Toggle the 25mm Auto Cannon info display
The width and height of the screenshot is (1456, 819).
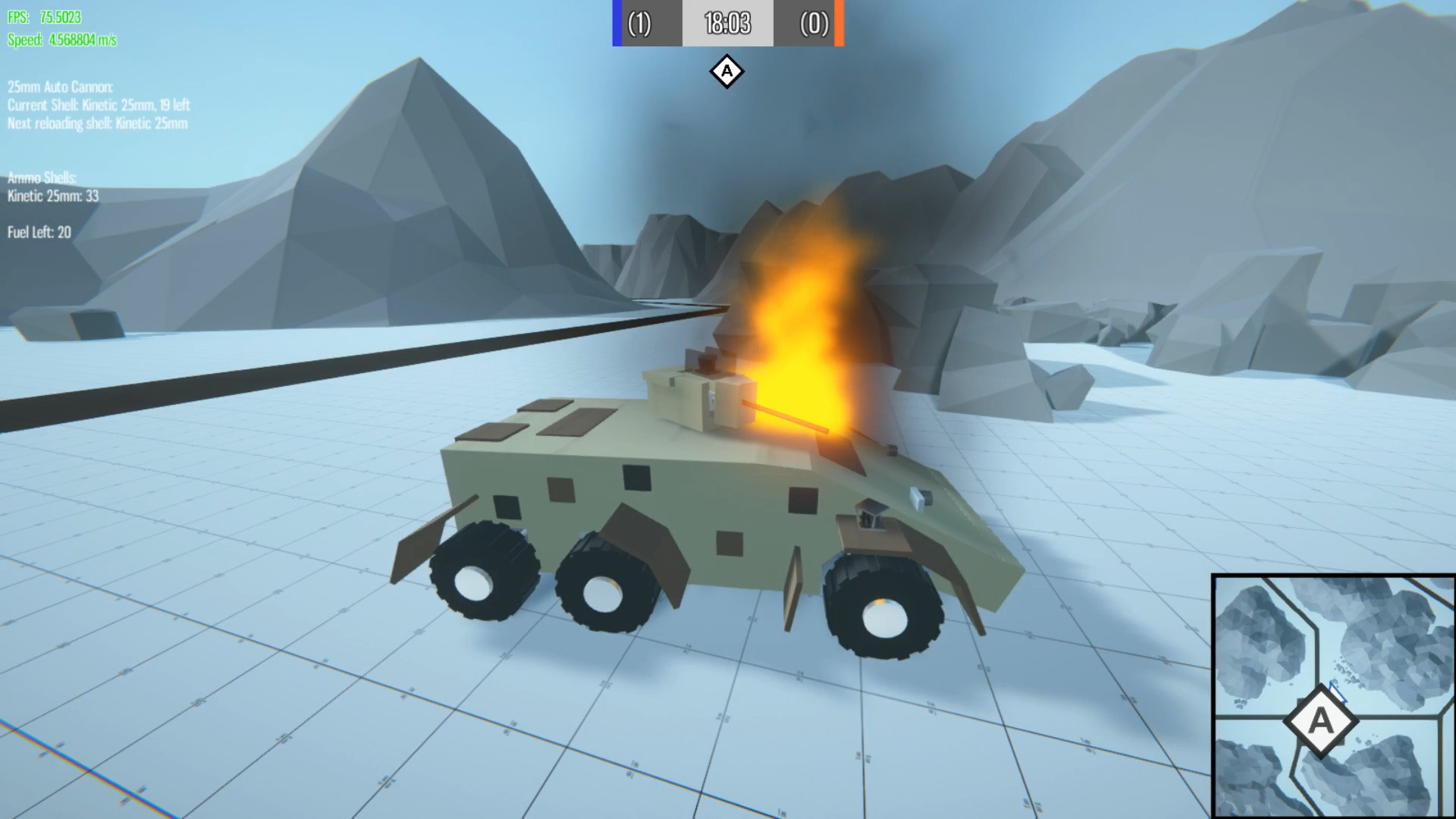(x=59, y=88)
